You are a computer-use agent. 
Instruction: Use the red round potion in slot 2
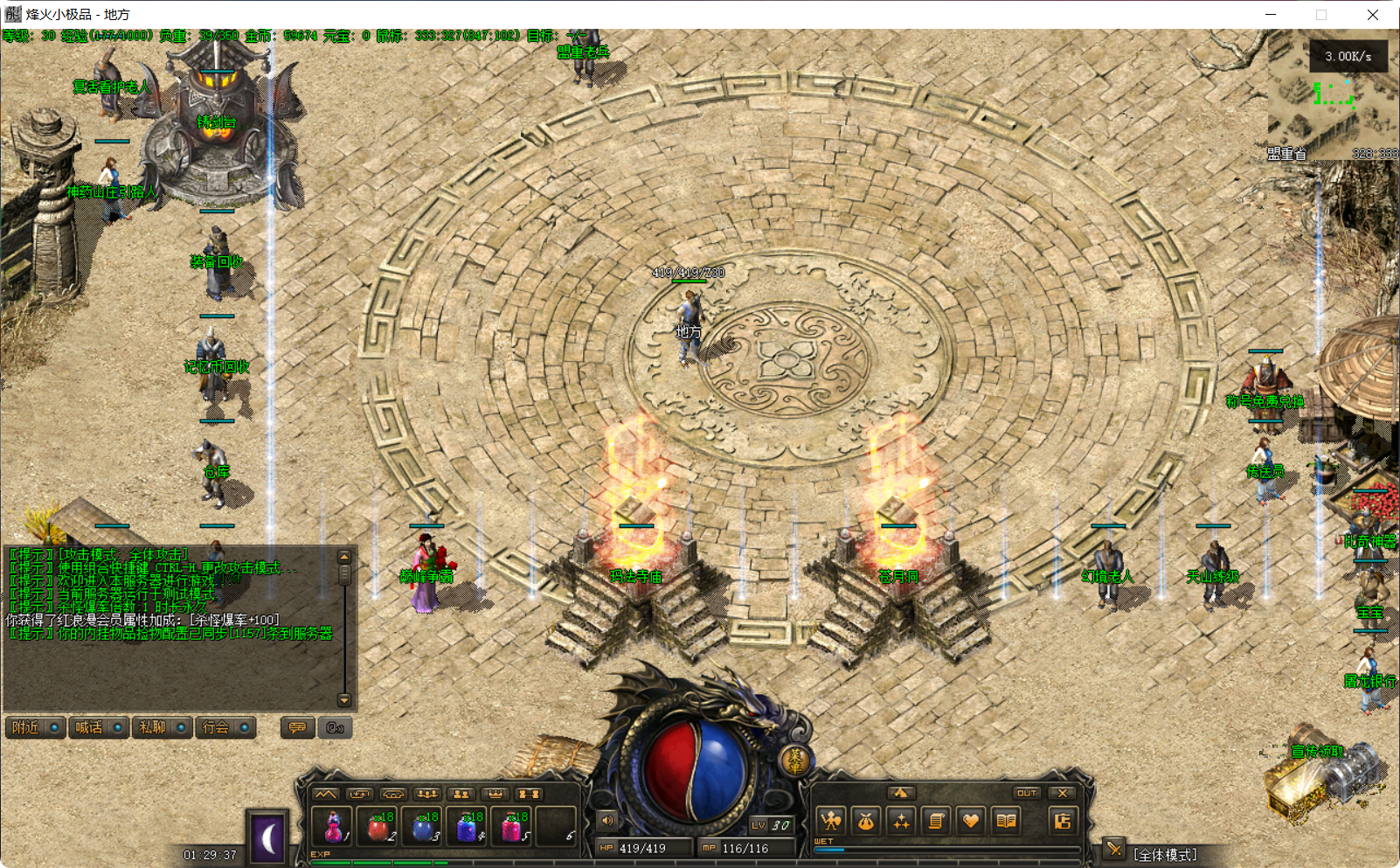click(378, 824)
